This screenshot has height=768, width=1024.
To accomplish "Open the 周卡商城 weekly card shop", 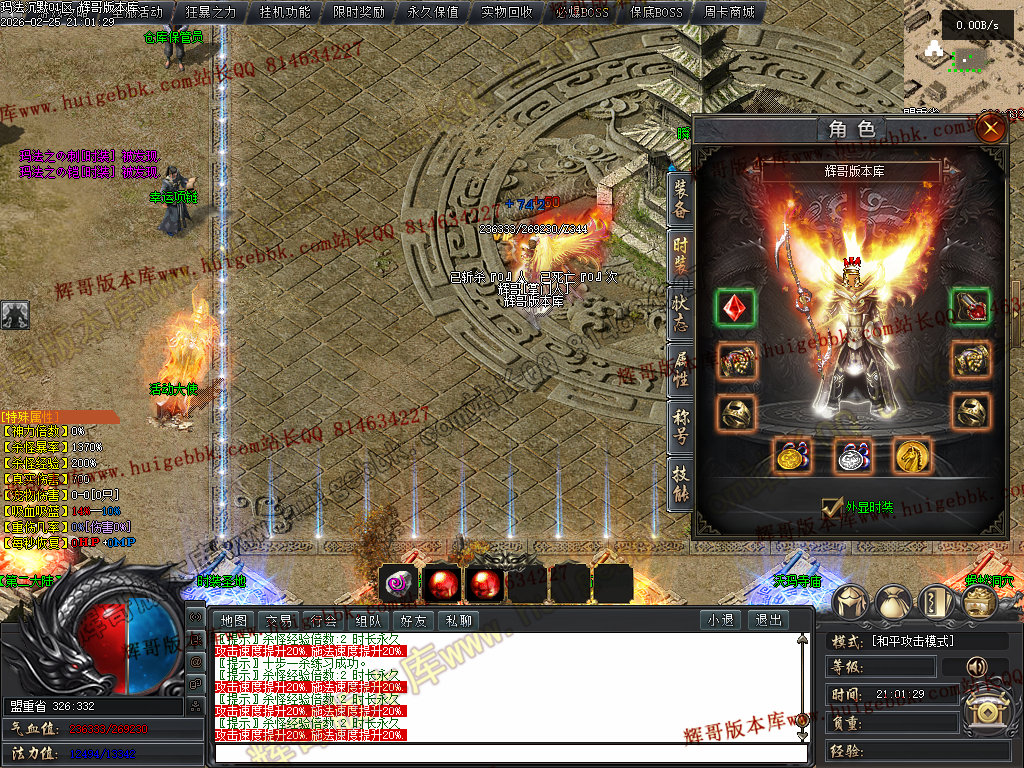I will pos(729,13).
